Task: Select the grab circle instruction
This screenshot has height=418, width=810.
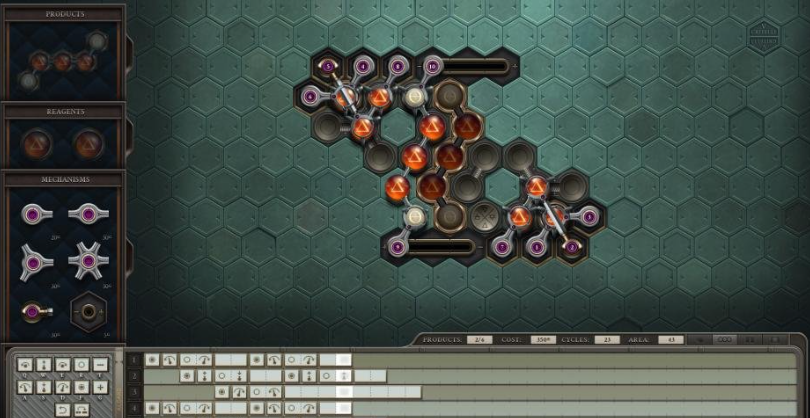Action: pyautogui.click(x=82, y=365)
